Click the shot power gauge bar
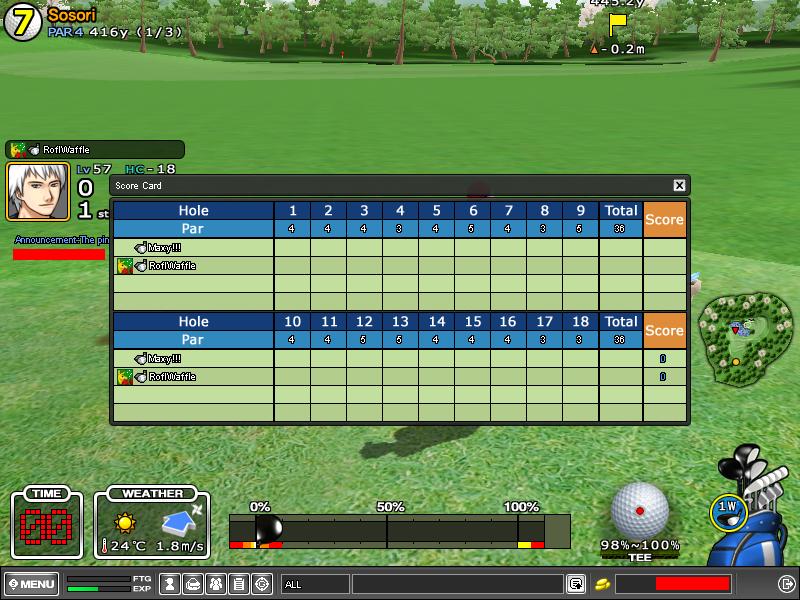Viewport: 800px width, 600px height. pos(400,530)
